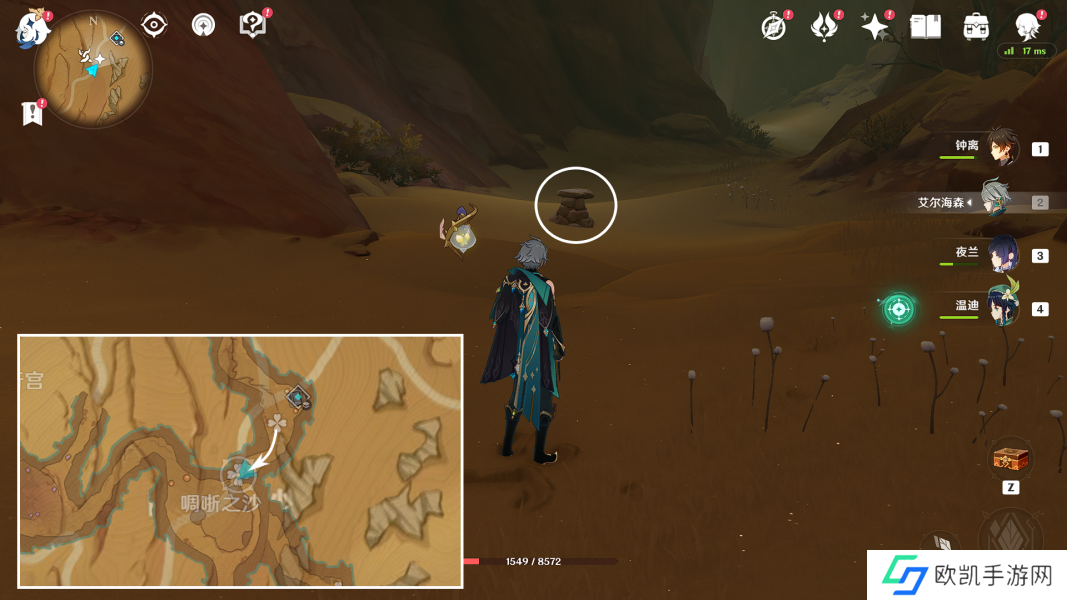The height and width of the screenshot is (600, 1067).
Task: Open the battle pass icon
Action: 824,27
